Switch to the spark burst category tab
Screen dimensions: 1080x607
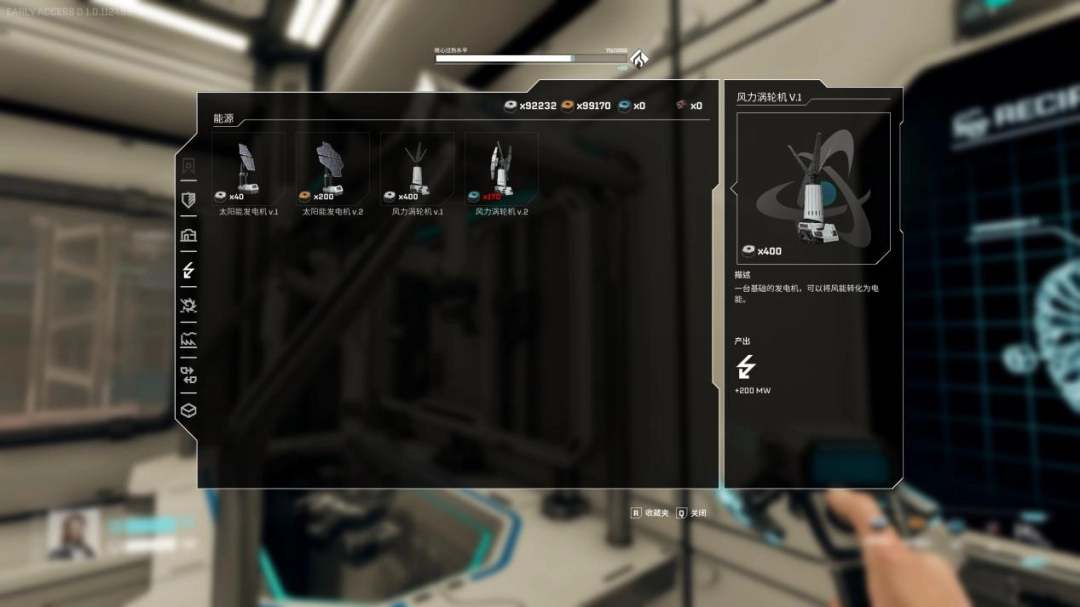(x=188, y=305)
